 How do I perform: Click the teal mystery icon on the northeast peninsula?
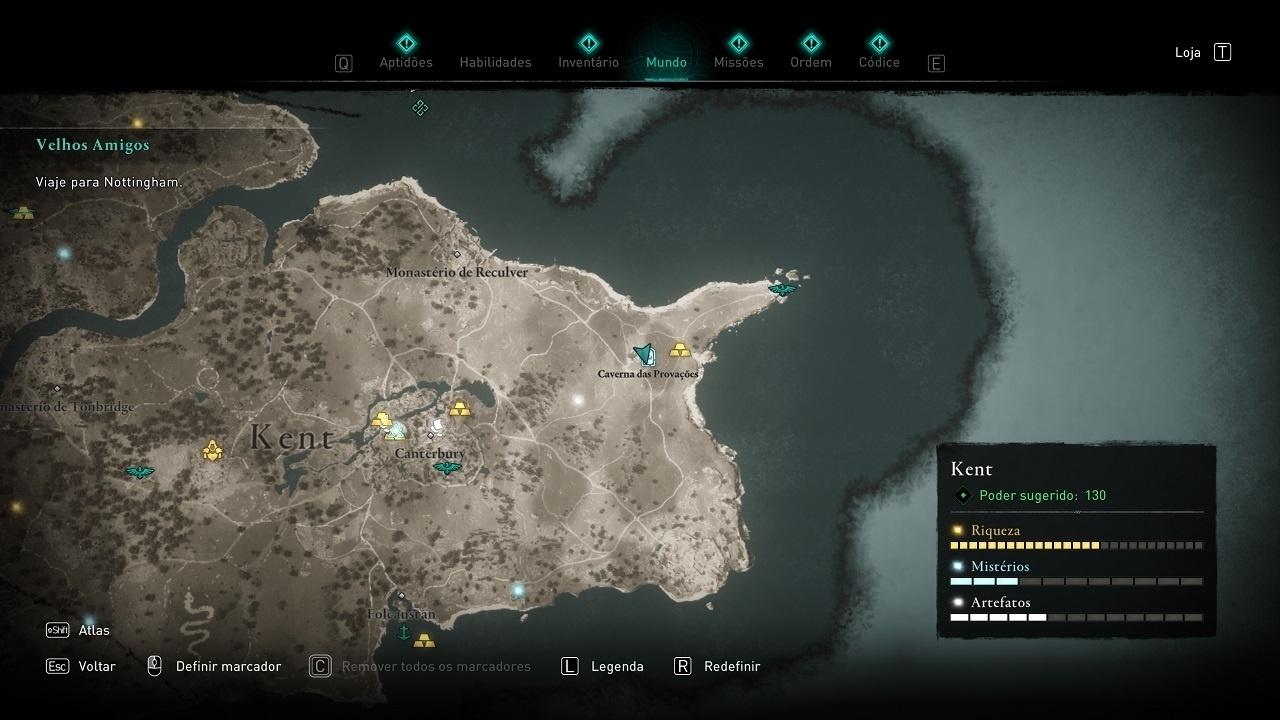781,288
